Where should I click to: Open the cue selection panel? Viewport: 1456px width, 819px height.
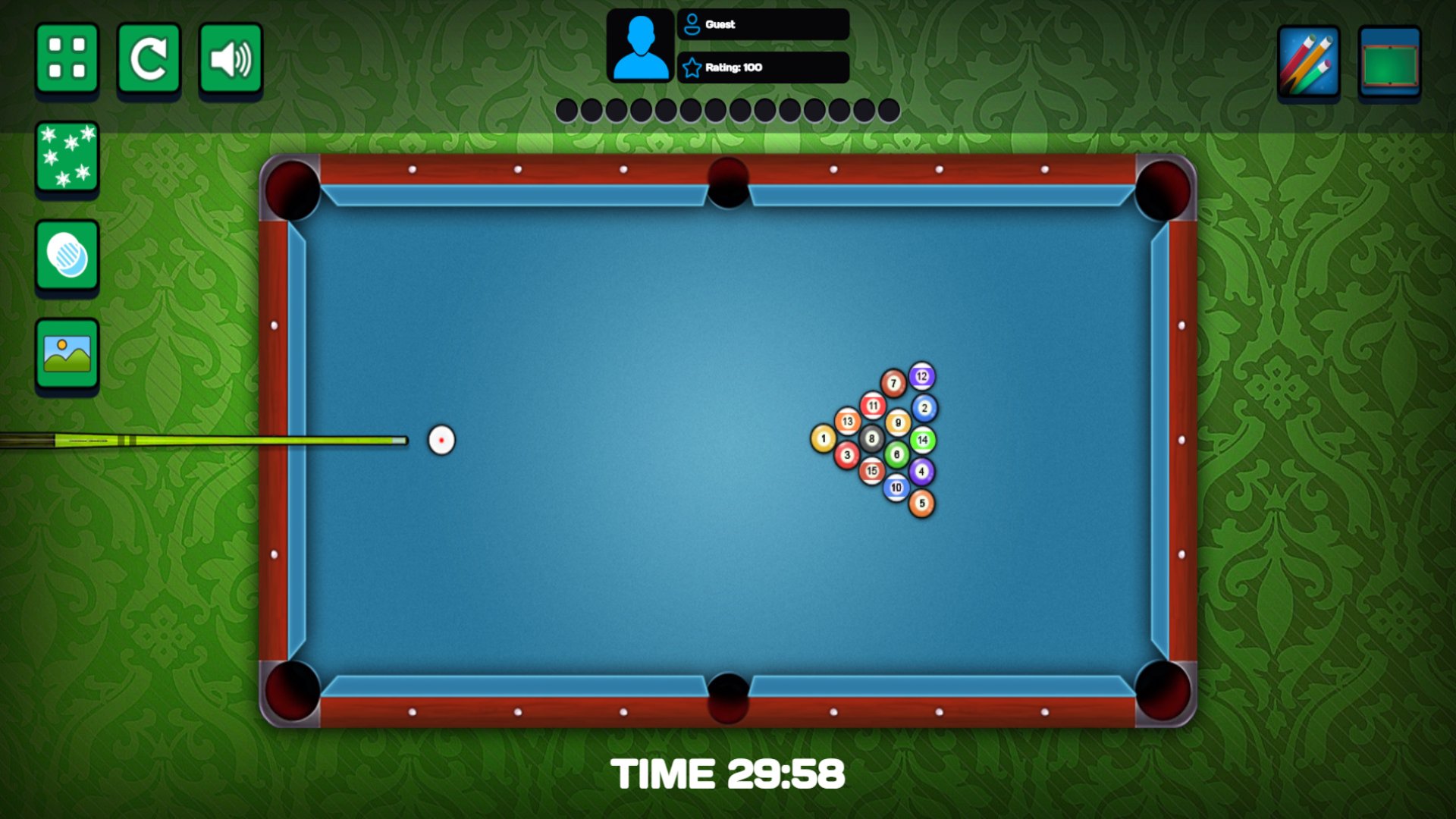point(1307,62)
